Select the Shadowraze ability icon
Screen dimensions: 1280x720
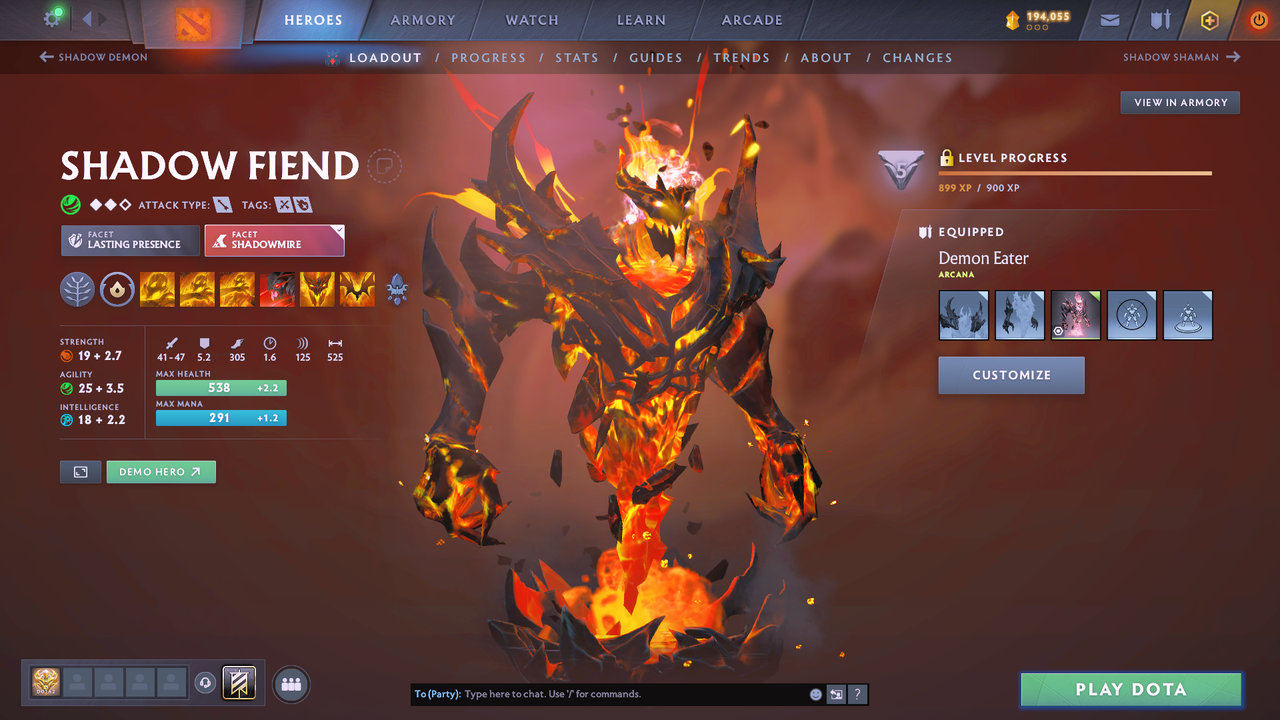(x=157, y=290)
